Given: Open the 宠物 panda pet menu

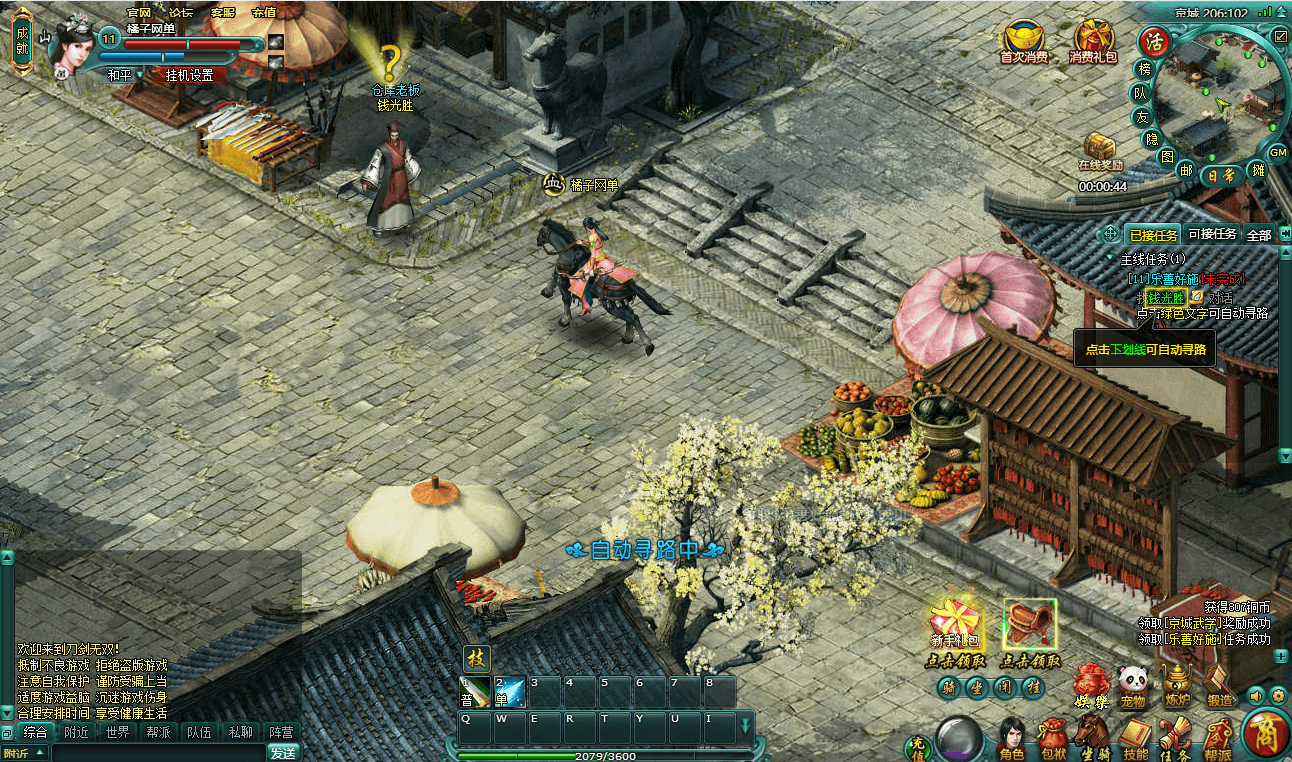Looking at the screenshot, I should tap(1132, 687).
